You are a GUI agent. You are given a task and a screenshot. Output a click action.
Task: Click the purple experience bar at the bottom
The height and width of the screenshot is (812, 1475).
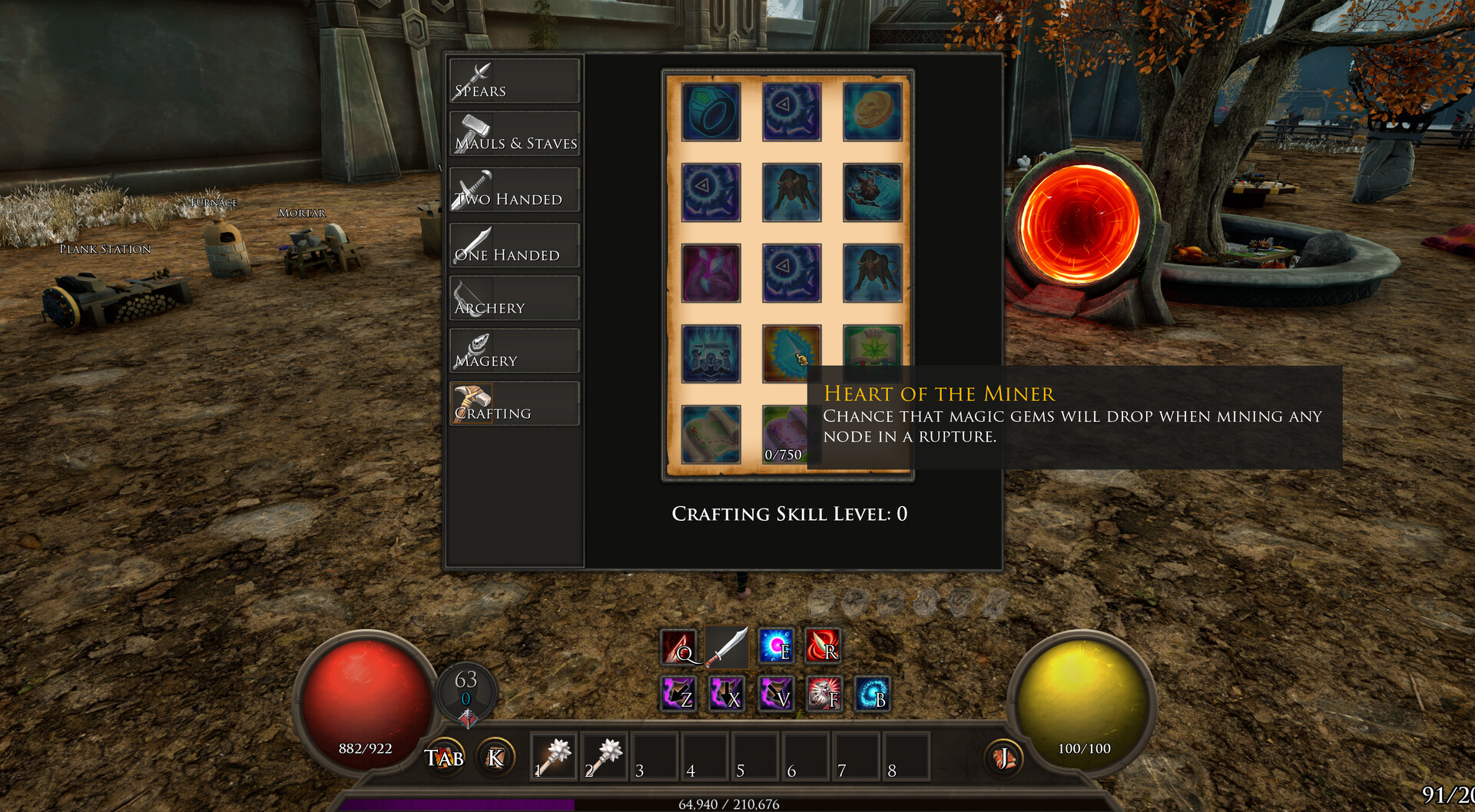coord(461,804)
